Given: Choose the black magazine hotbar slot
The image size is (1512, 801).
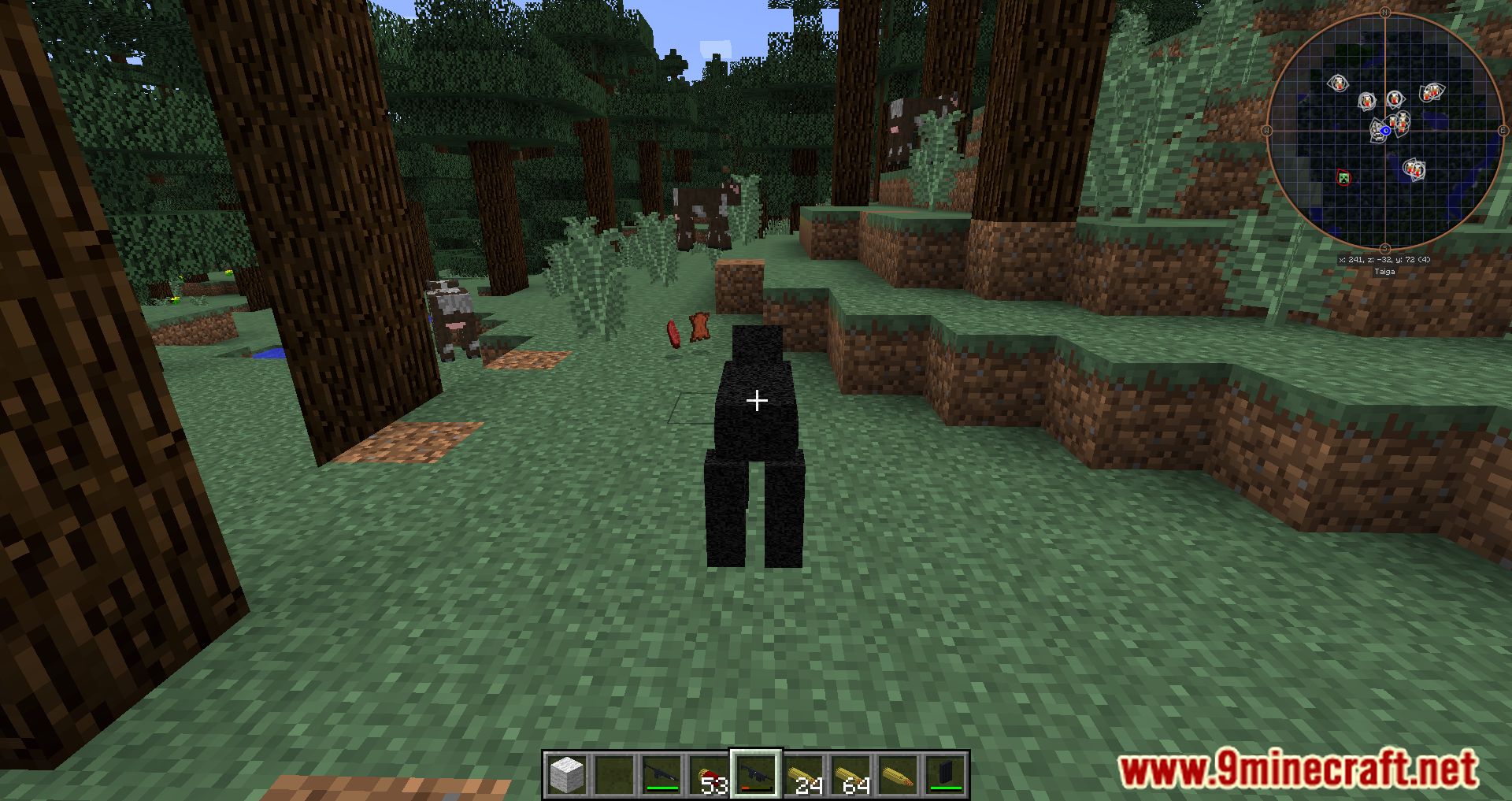Looking at the screenshot, I should (x=945, y=774).
